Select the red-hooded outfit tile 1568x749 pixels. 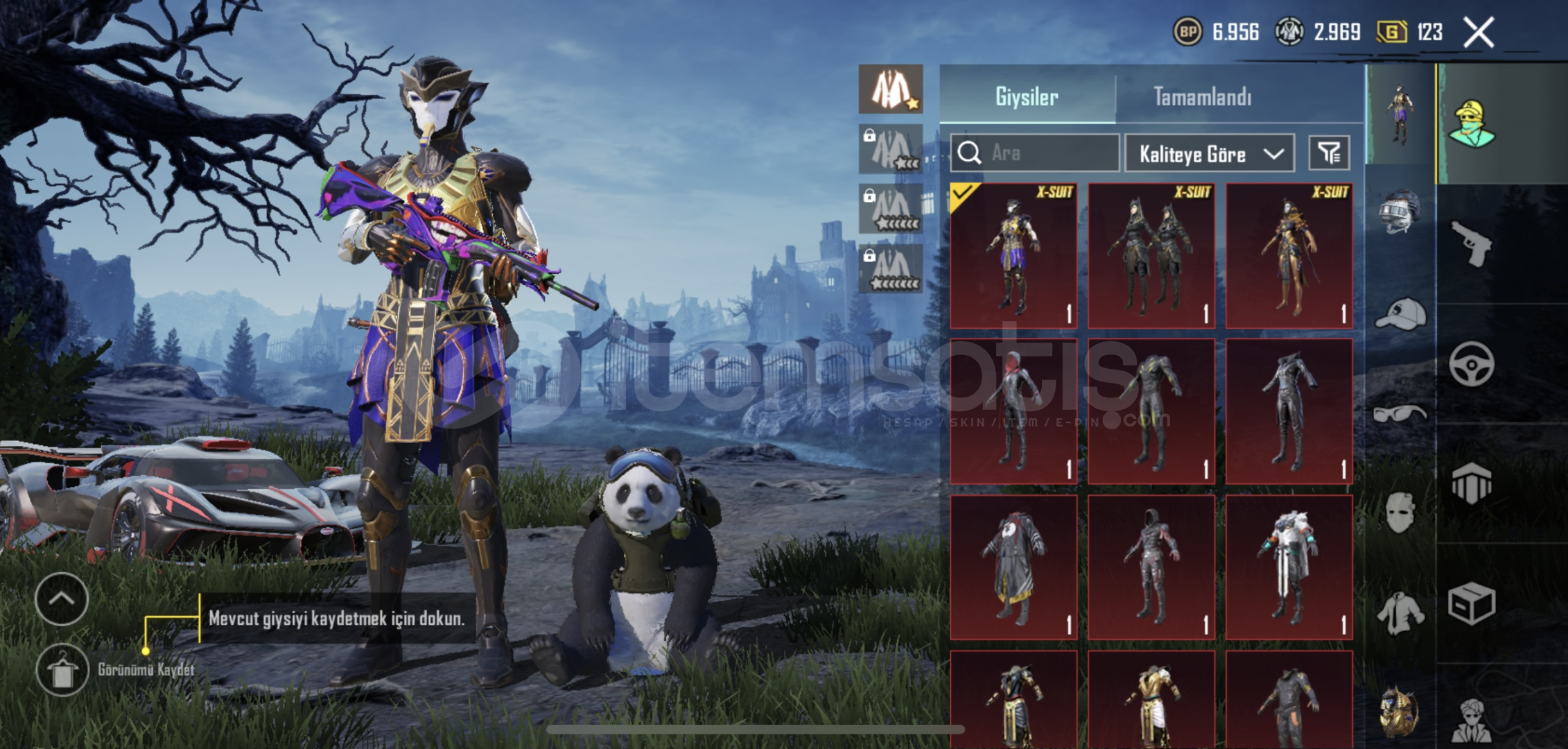click(x=1013, y=411)
